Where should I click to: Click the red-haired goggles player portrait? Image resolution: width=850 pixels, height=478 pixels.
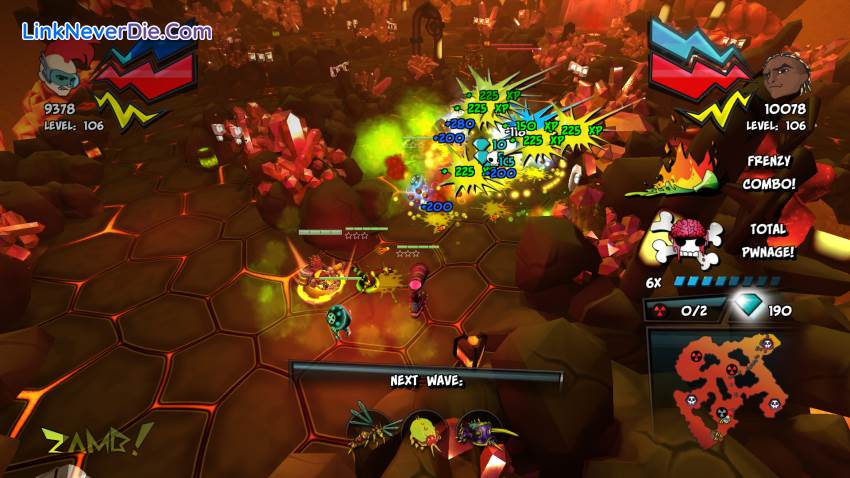59,67
